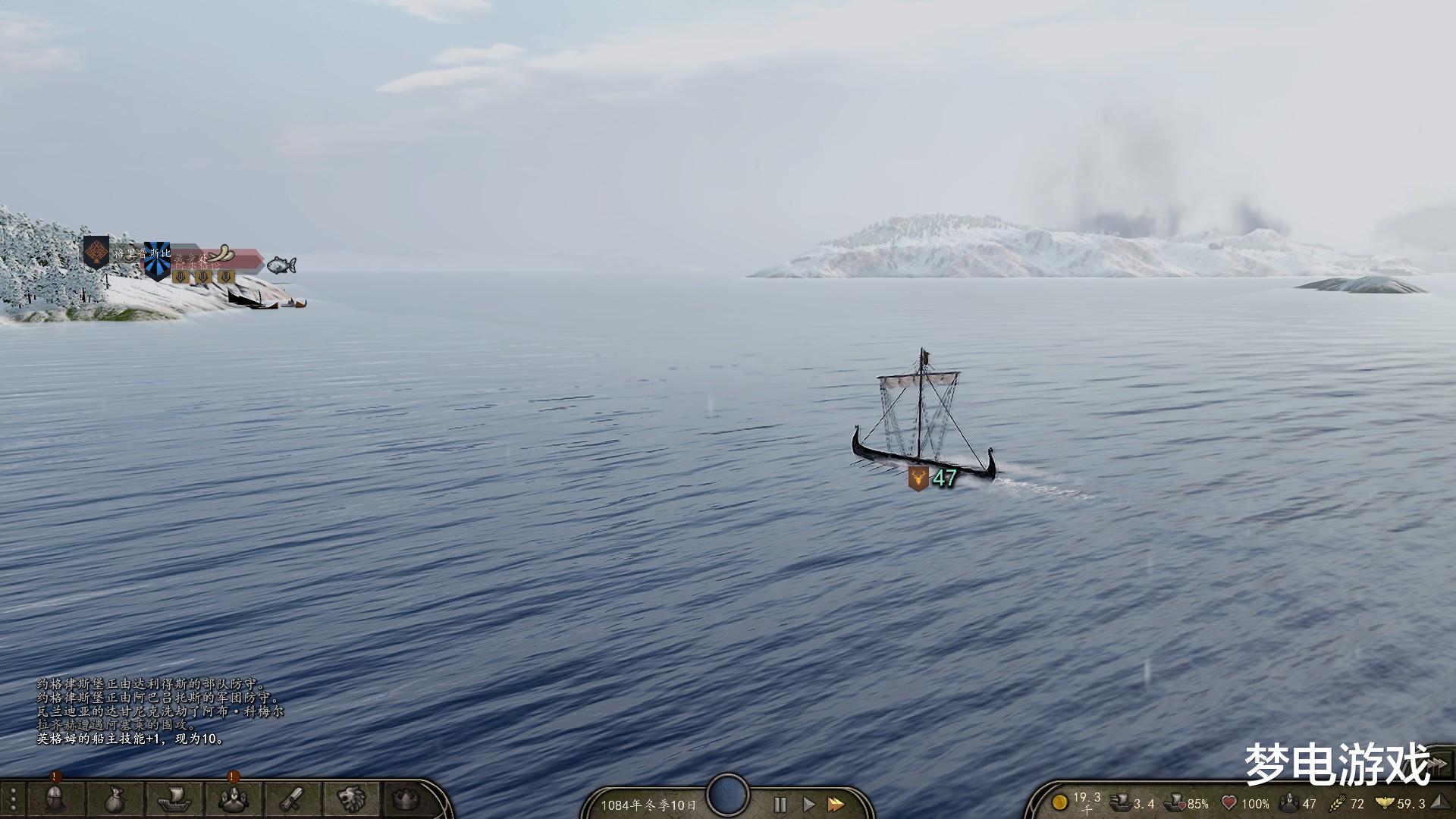
Task: Open the party troops icon
Action: [233, 799]
